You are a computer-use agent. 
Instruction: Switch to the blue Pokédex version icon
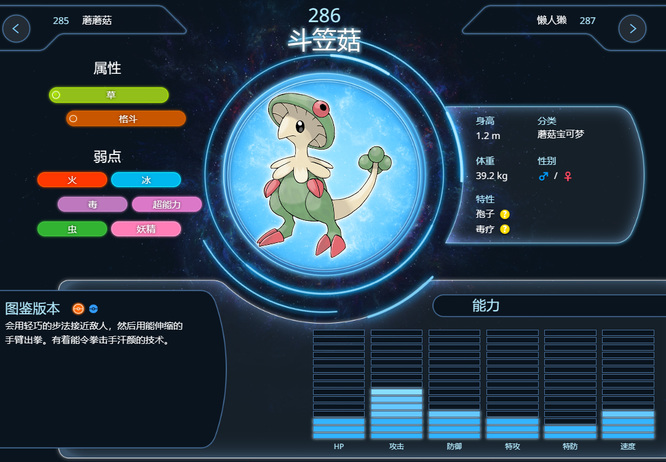tap(93, 308)
